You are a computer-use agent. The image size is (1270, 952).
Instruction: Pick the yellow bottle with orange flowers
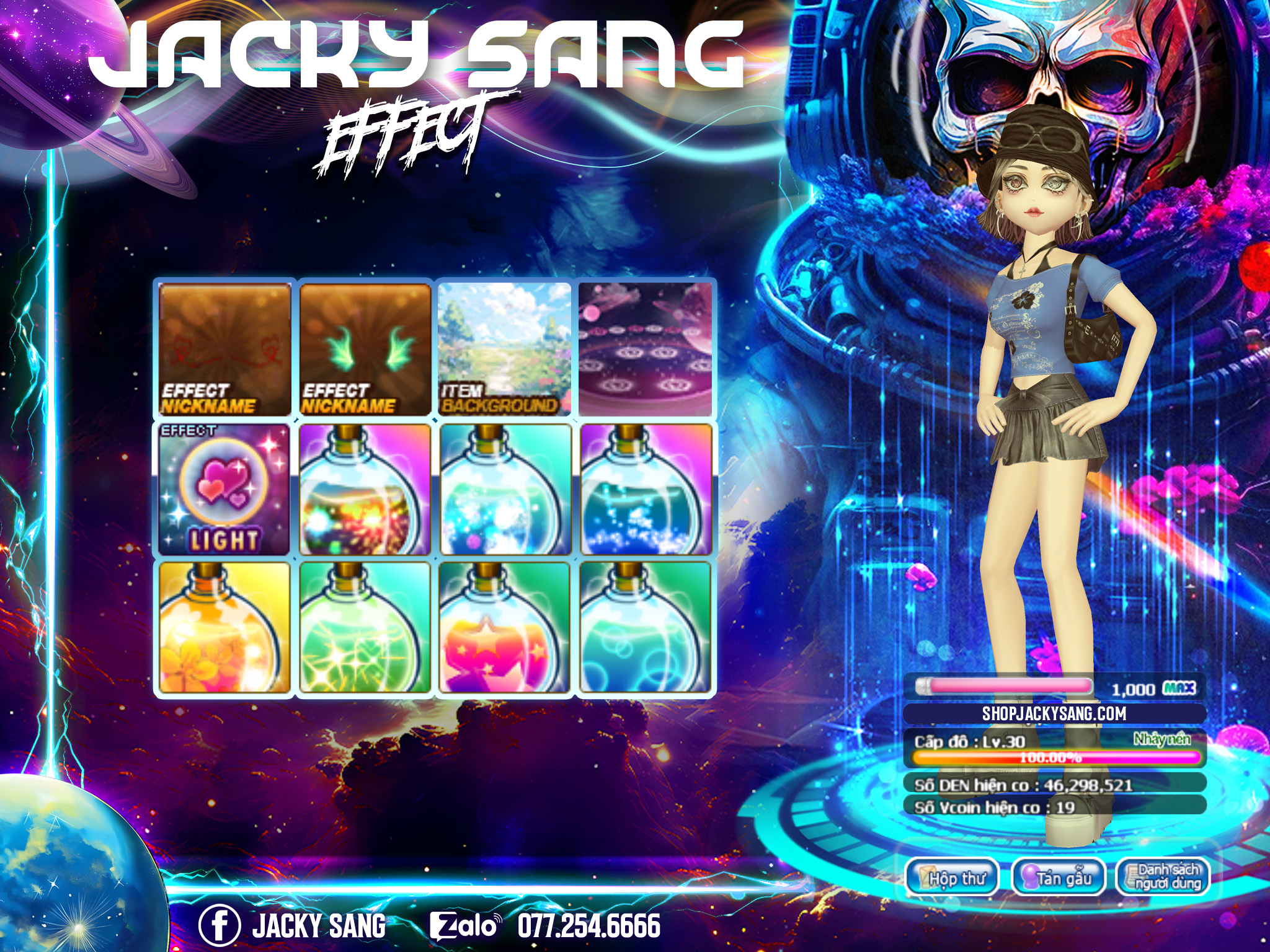(224, 627)
